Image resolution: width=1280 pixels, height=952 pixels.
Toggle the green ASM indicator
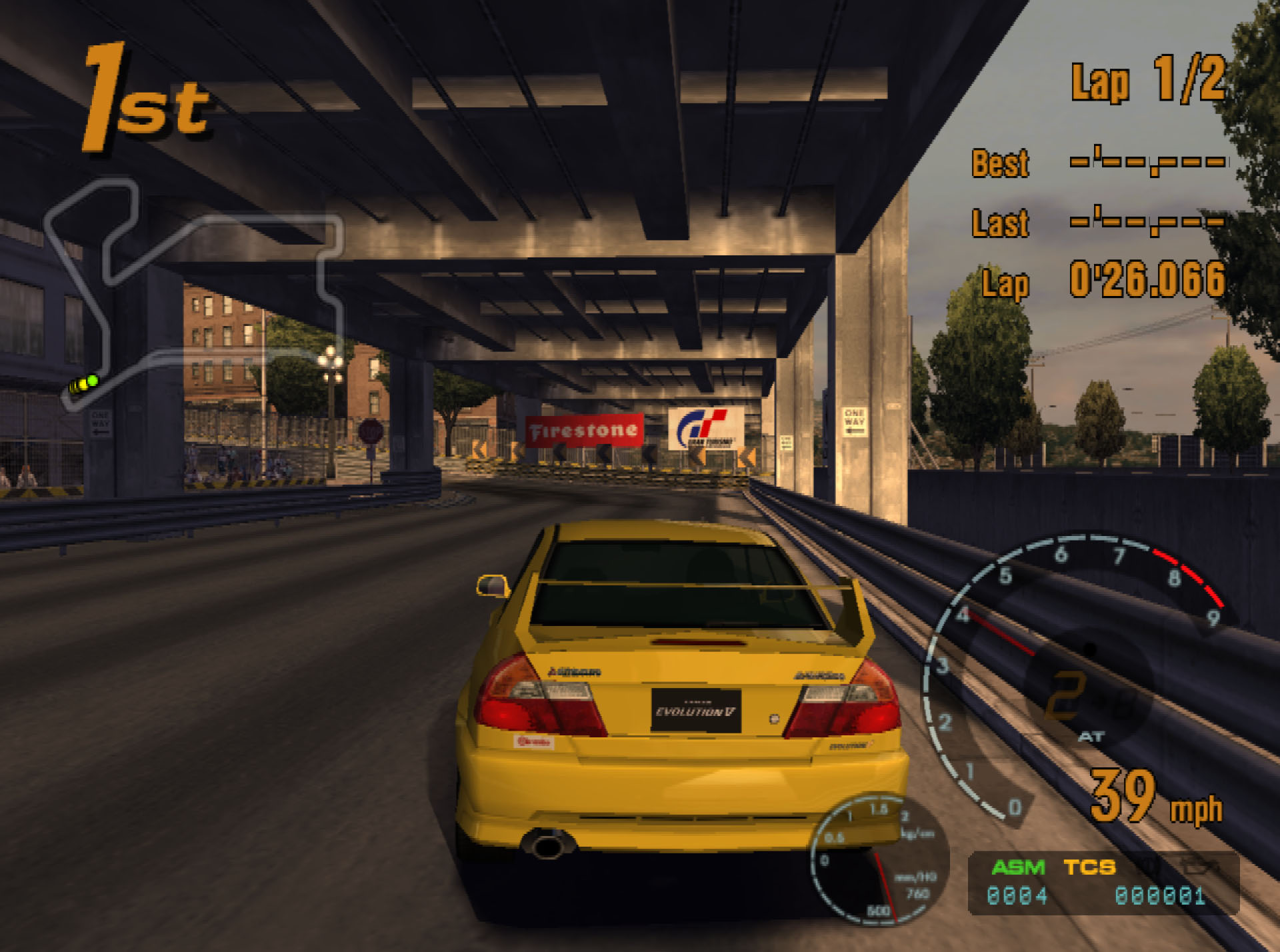1018,867
